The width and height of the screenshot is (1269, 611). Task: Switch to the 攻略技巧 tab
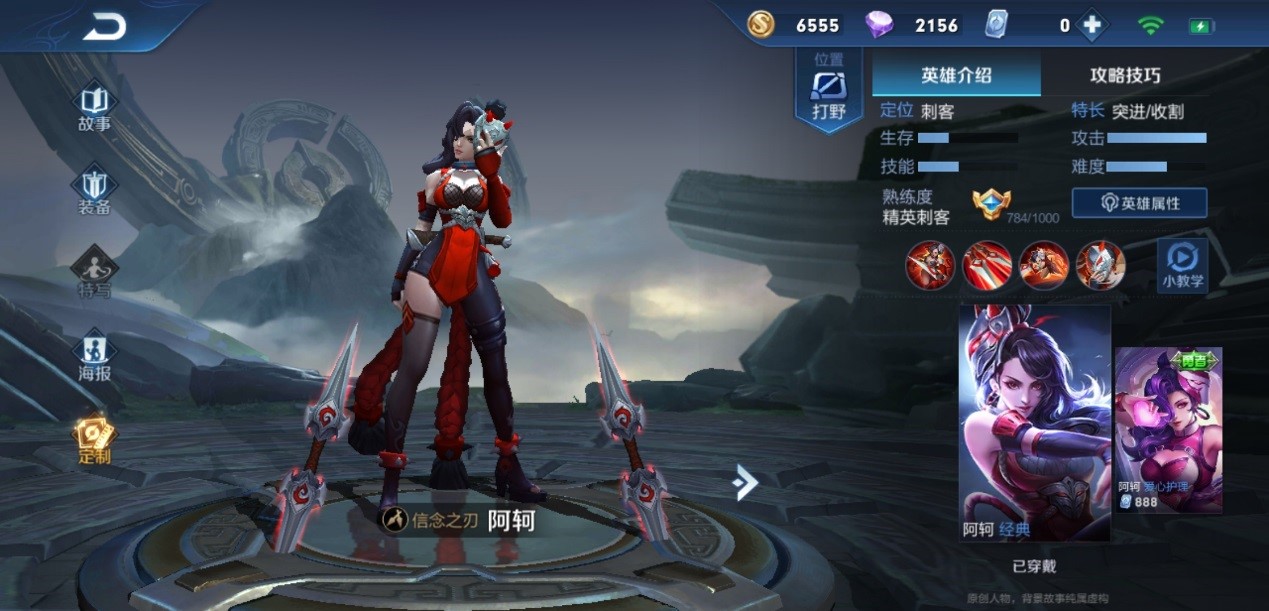[x=1125, y=75]
